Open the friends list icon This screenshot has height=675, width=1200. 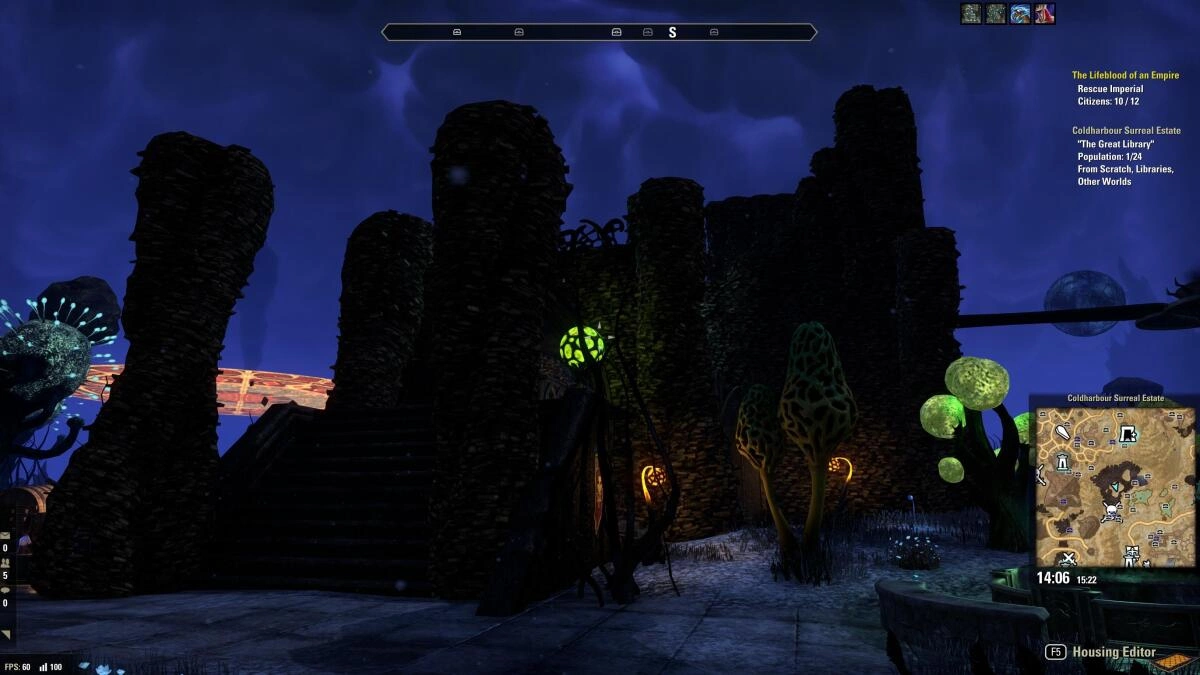click(6, 562)
